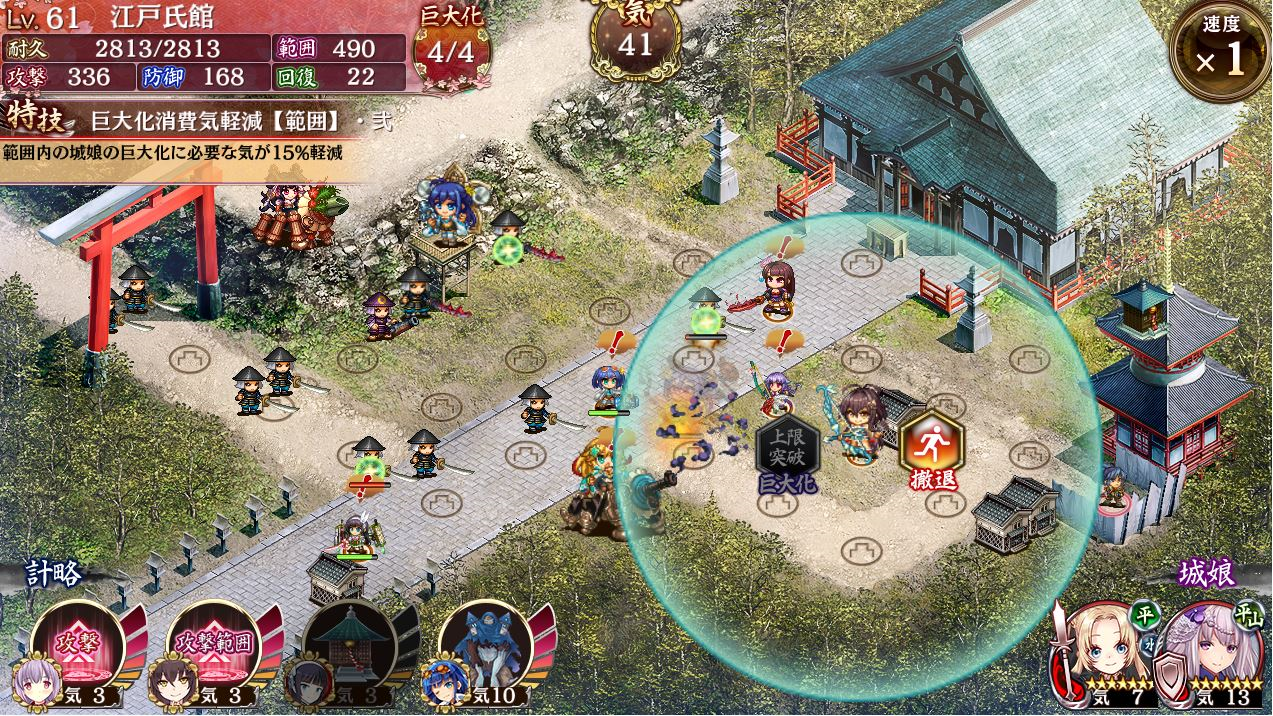Choose the silver-haired shield castle girl portrait
This screenshot has width=1273, height=716.
coord(1216,651)
